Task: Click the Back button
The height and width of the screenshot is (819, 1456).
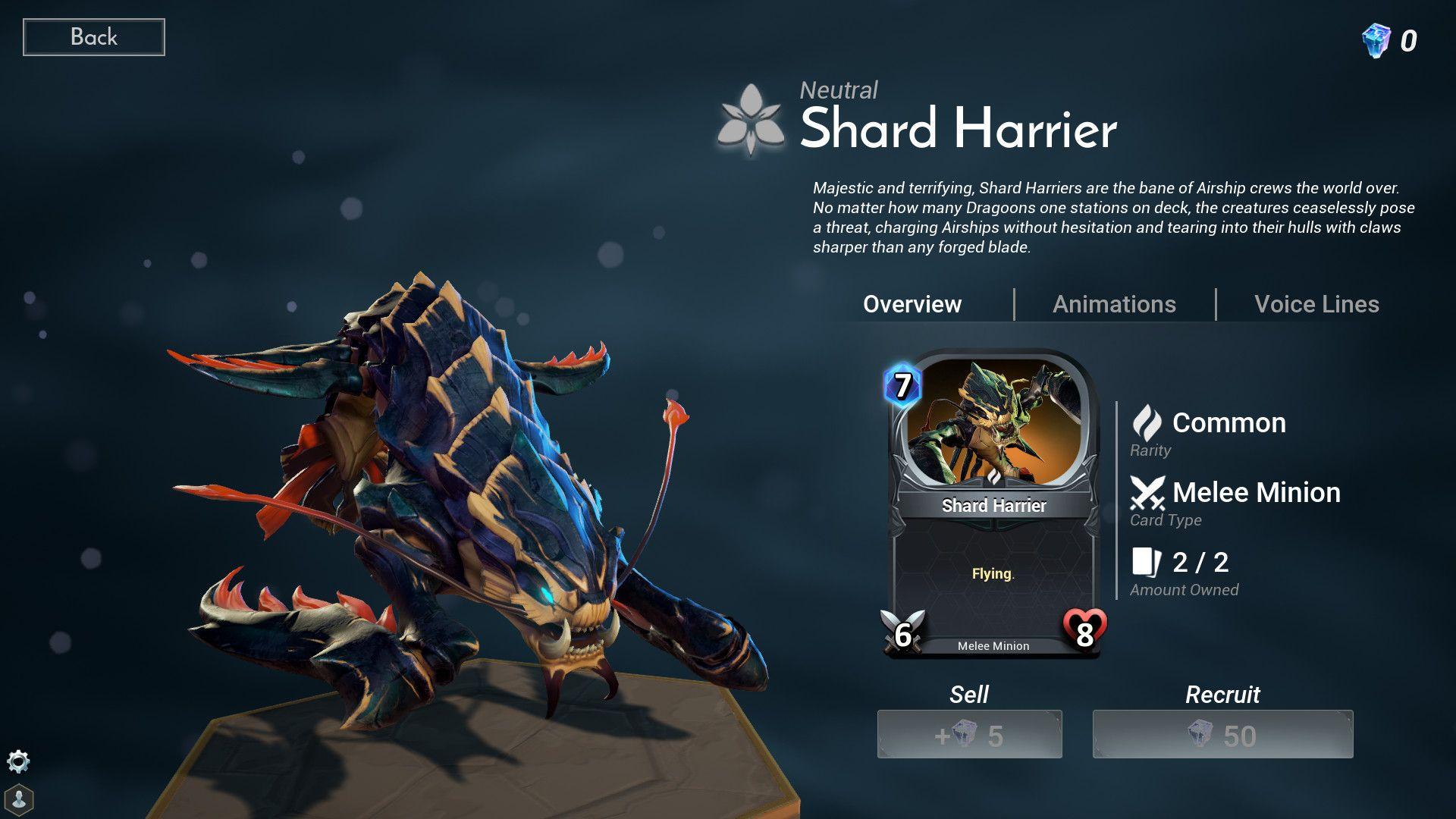Action: pos(93,36)
